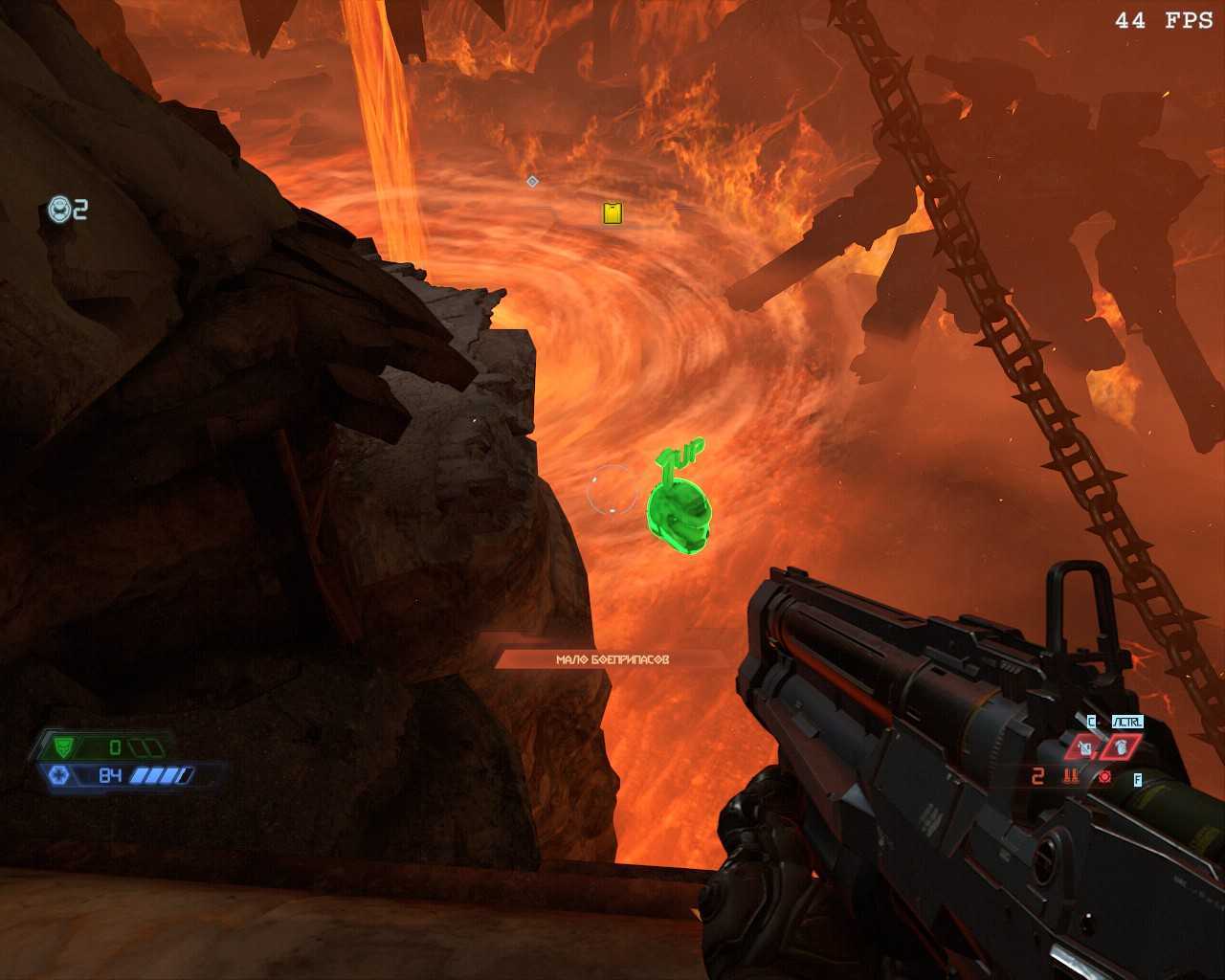1225x980 pixels.
Task: Click the red round icon beside the ammo bars
Action: tap(1105, 777)
